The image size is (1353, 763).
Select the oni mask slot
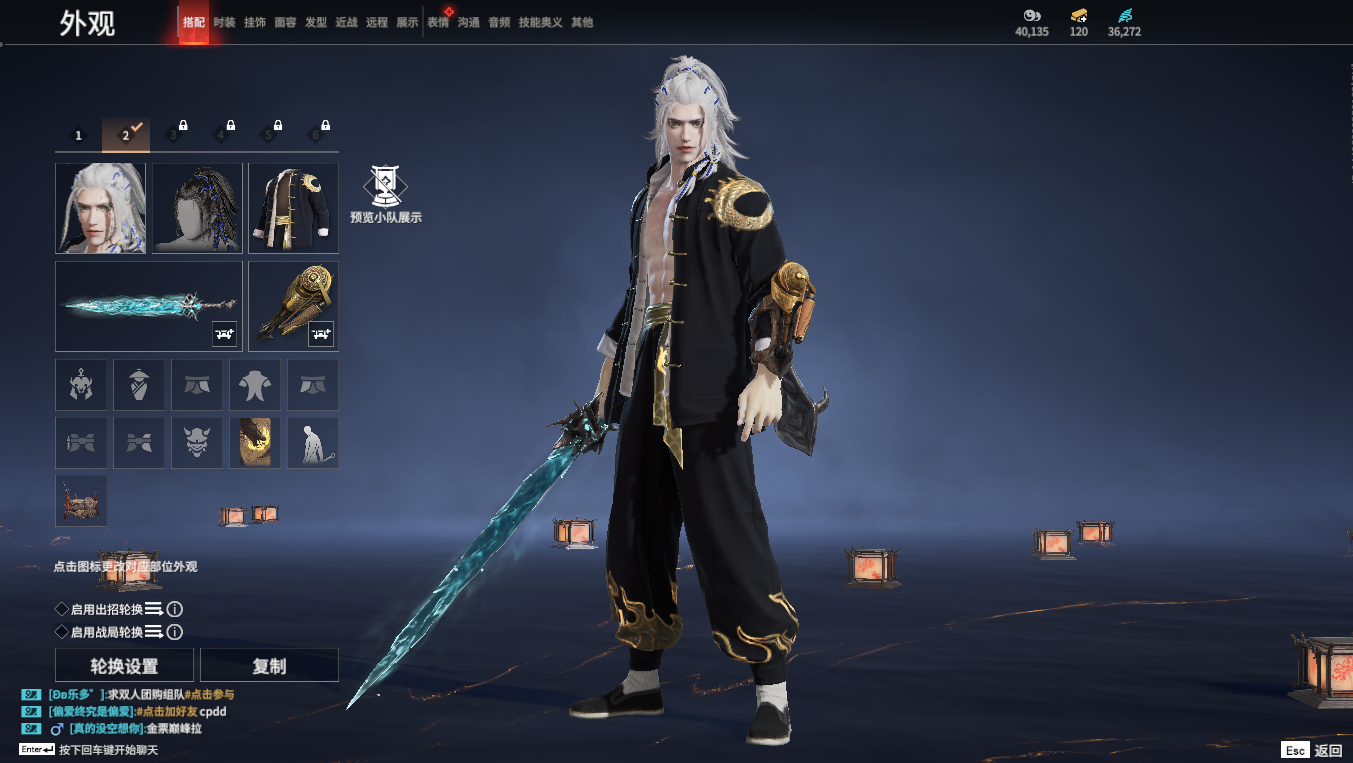pos(197,443)
